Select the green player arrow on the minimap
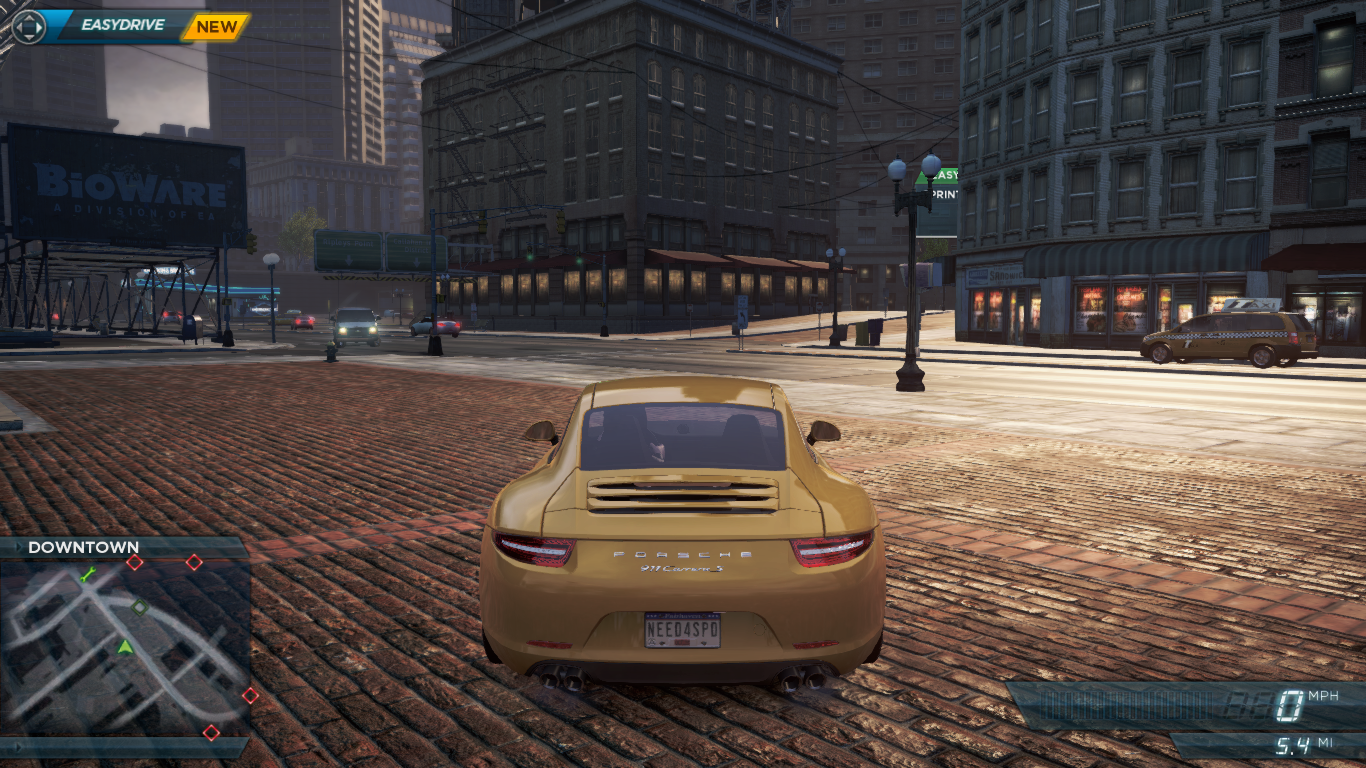 [125, 647]
